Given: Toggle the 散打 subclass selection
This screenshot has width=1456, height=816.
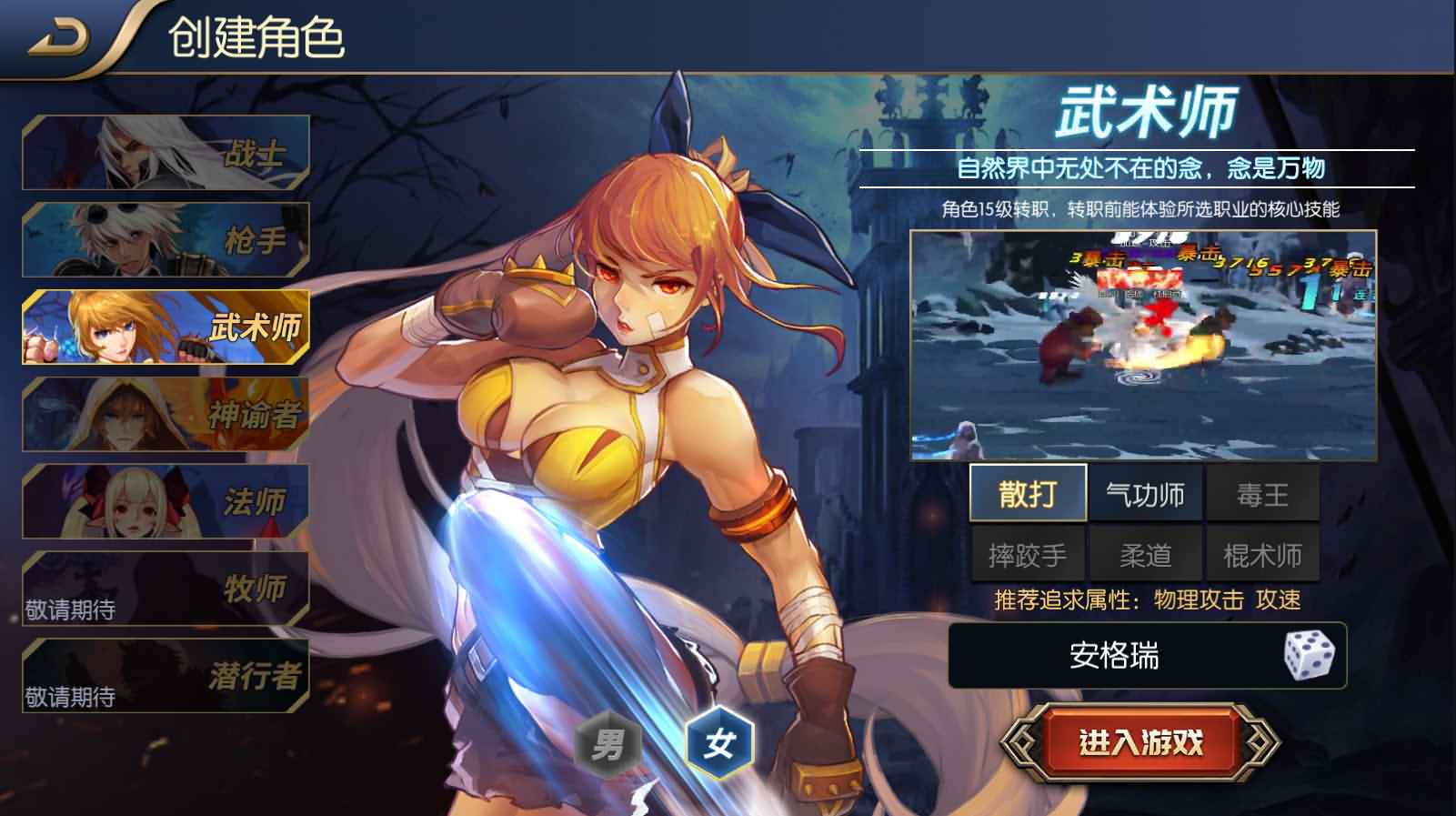Looking at the screenshot, I should [1029, 492].
